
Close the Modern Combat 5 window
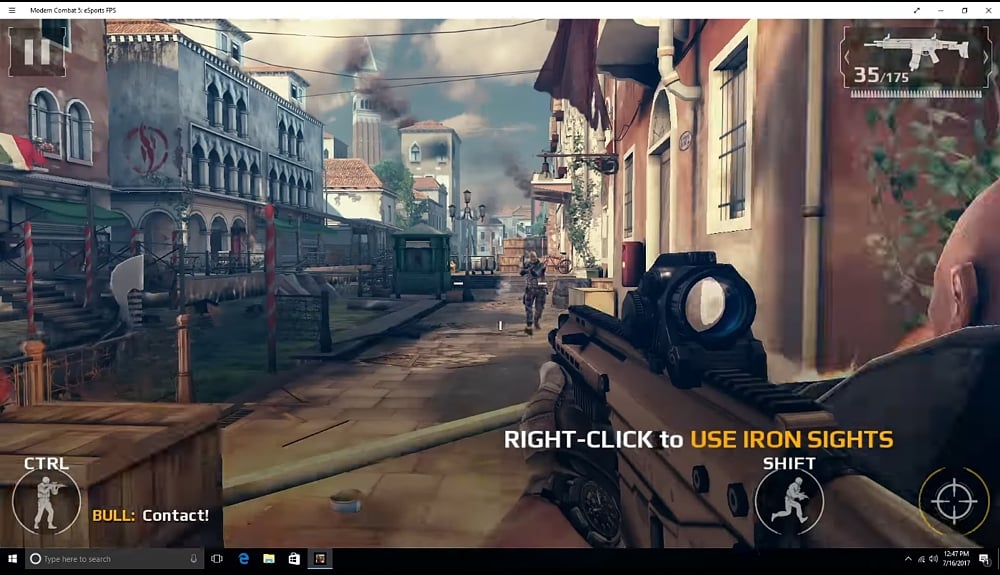coord(988,10)
